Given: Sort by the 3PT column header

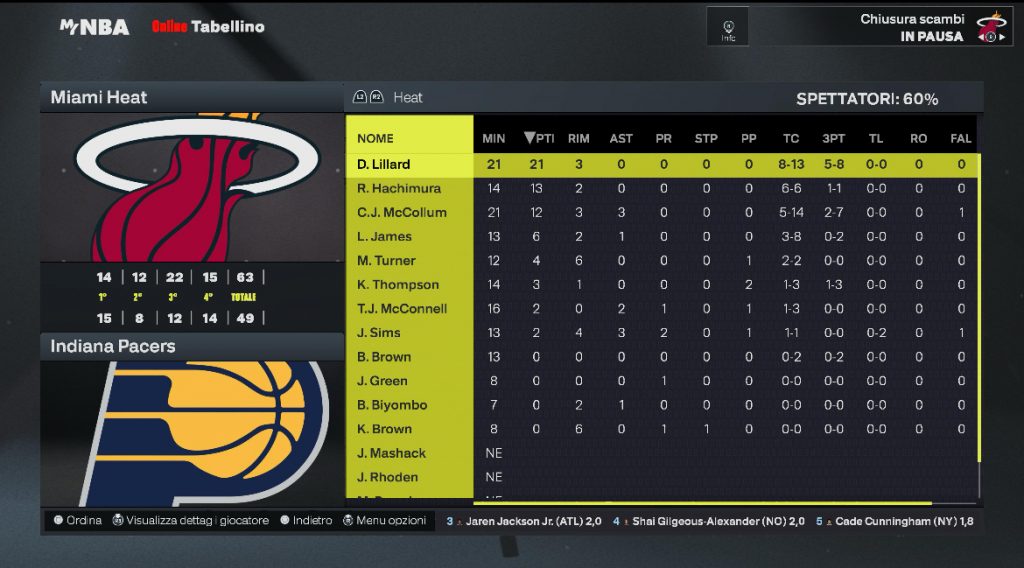Looking at the screenshot, I should point(832,138).
